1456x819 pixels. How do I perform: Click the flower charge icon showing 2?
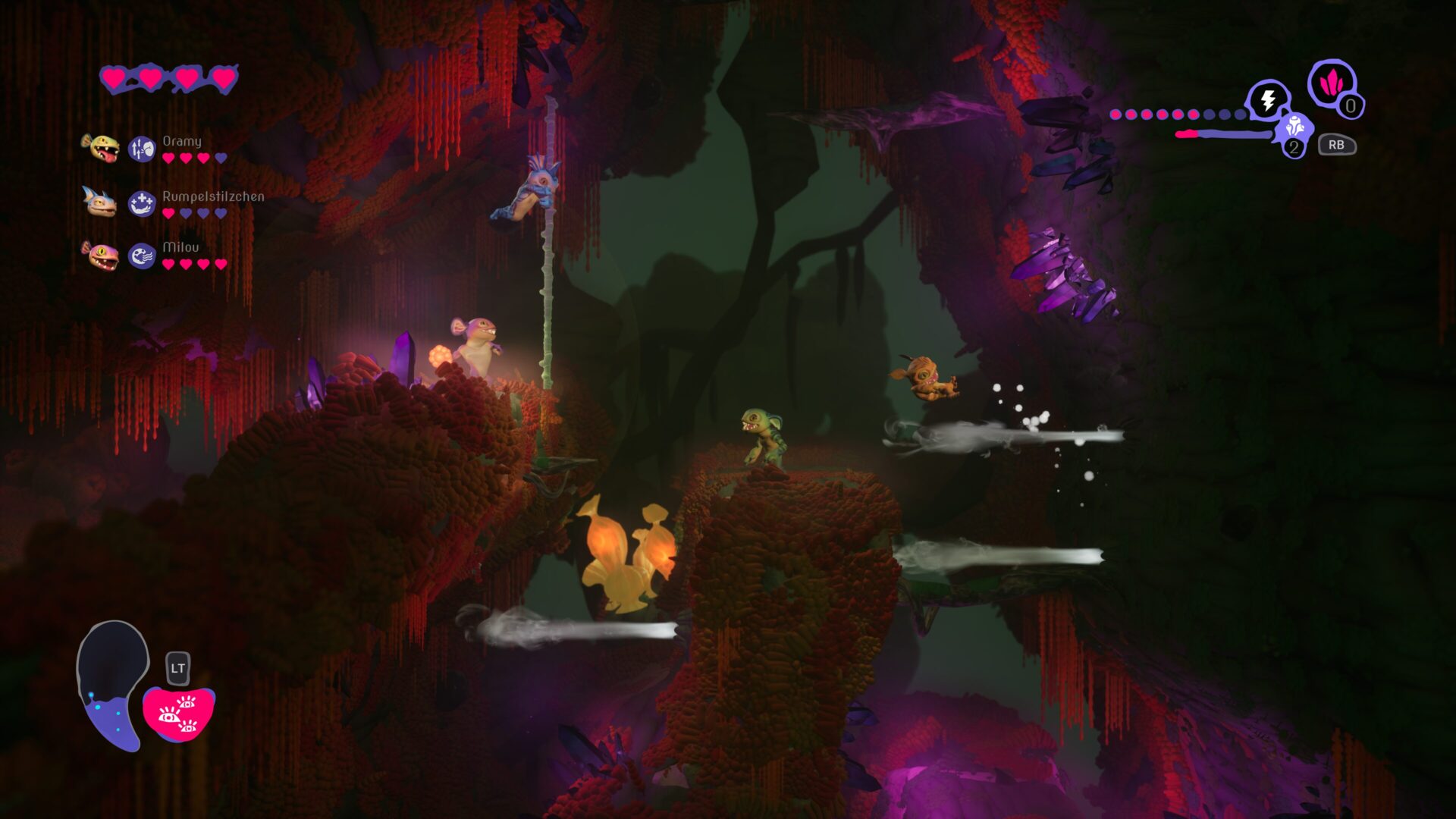click(1294, 127)
